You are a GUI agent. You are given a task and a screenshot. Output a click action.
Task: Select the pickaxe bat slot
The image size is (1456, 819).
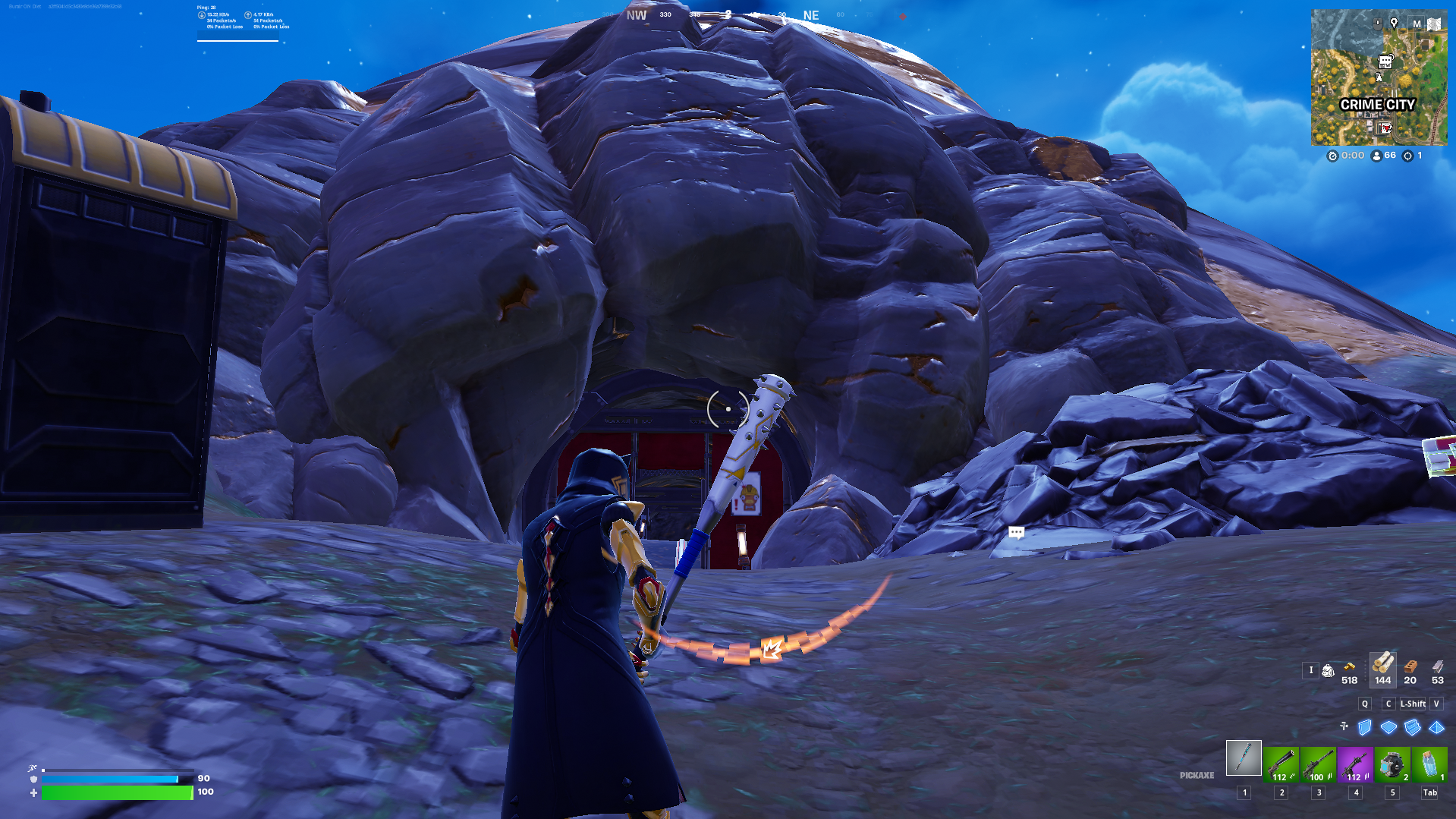tap(1244, 758)
